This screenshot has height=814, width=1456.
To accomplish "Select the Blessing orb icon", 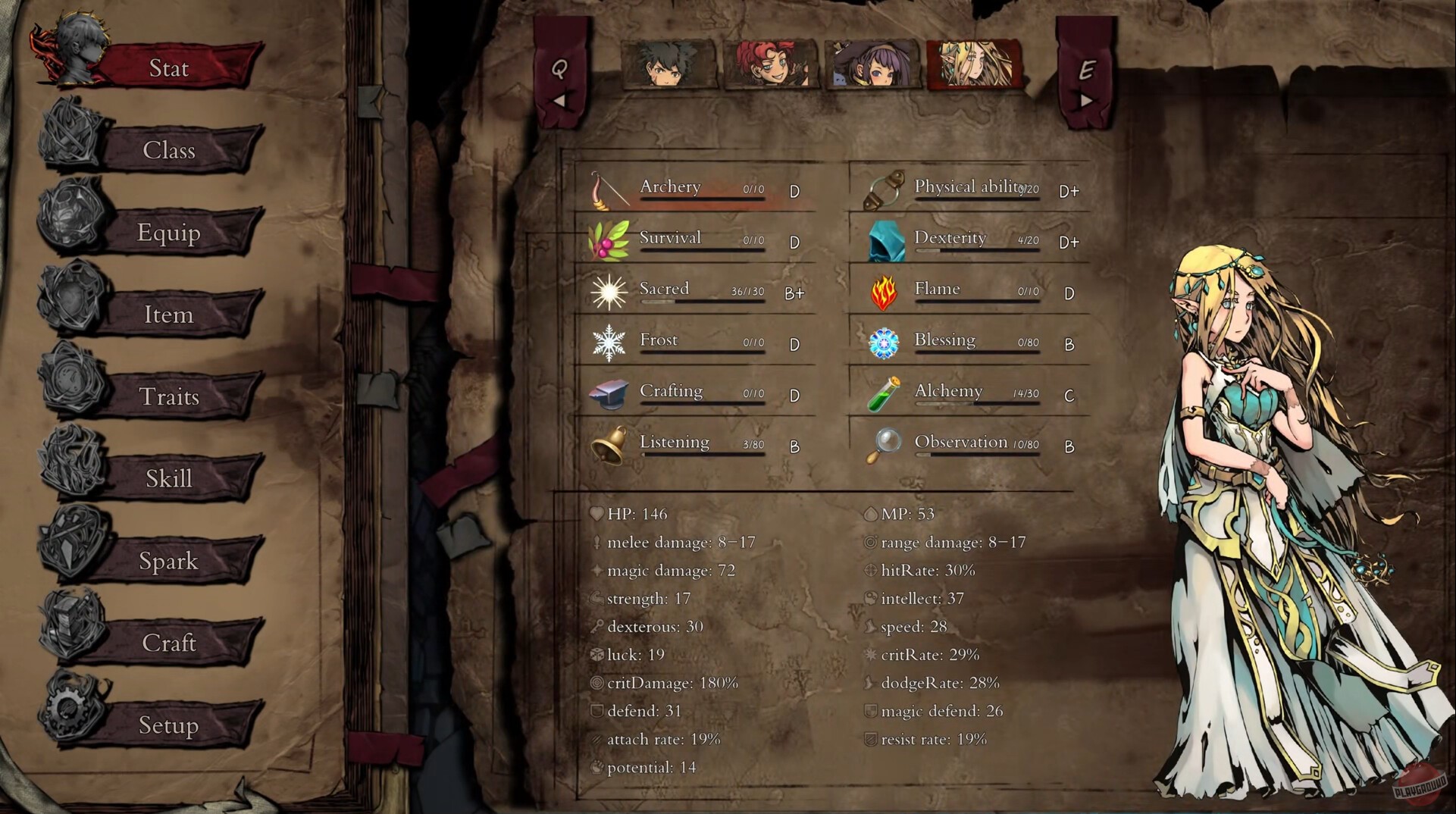I will click(883, 343).
